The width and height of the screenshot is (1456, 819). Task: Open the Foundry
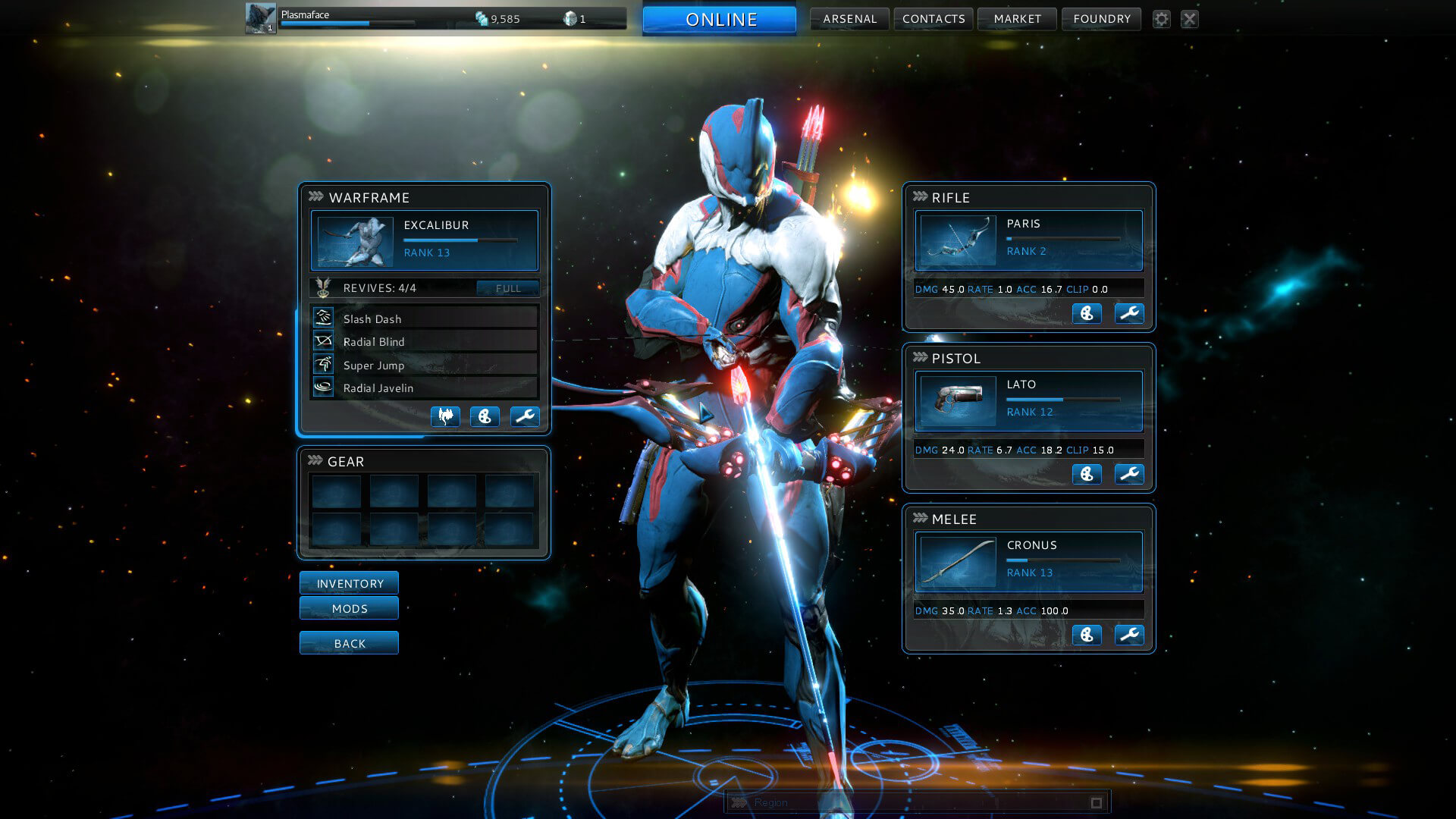[1101, 19]
